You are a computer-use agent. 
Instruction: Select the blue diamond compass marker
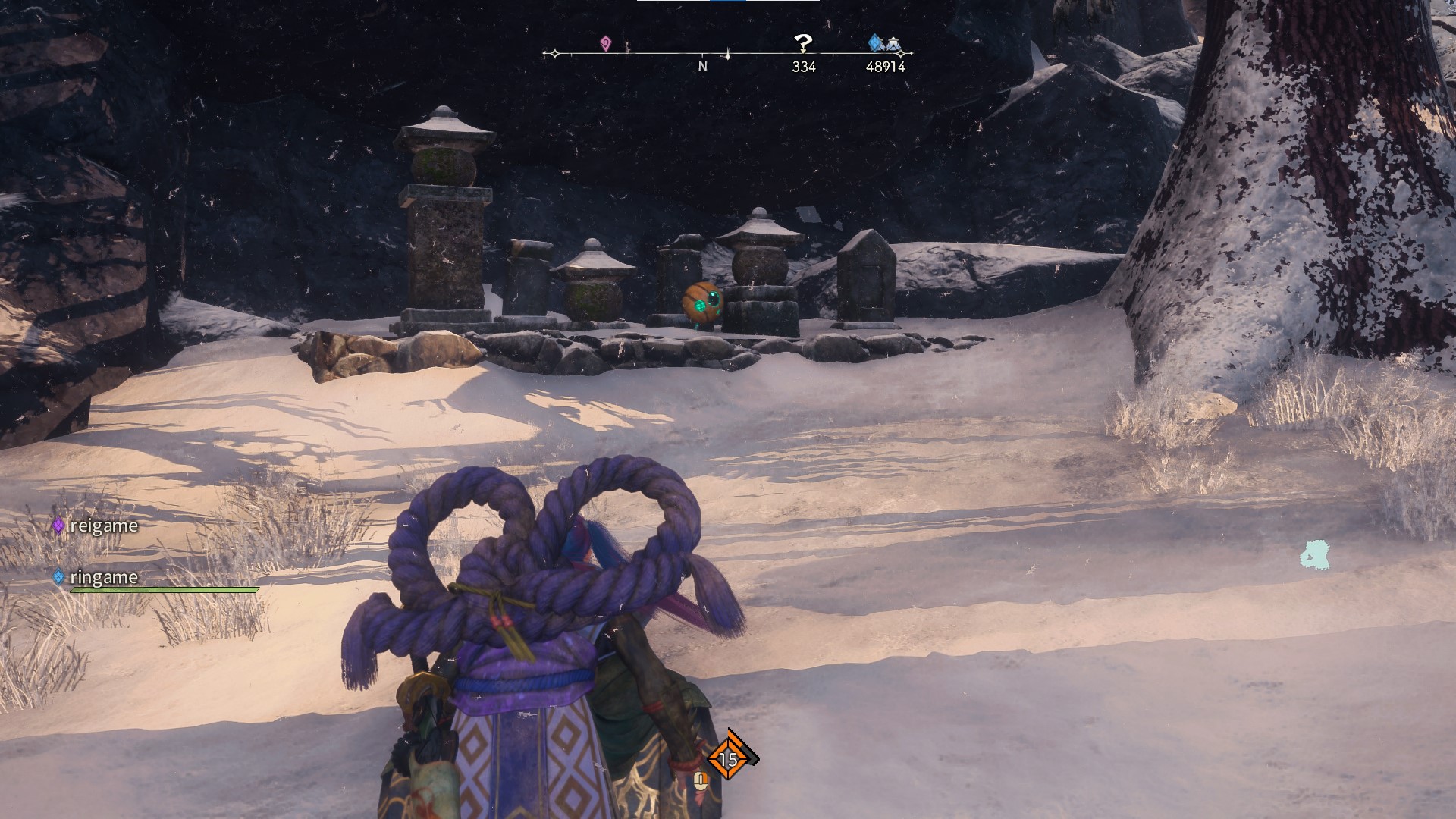(875, 42)
